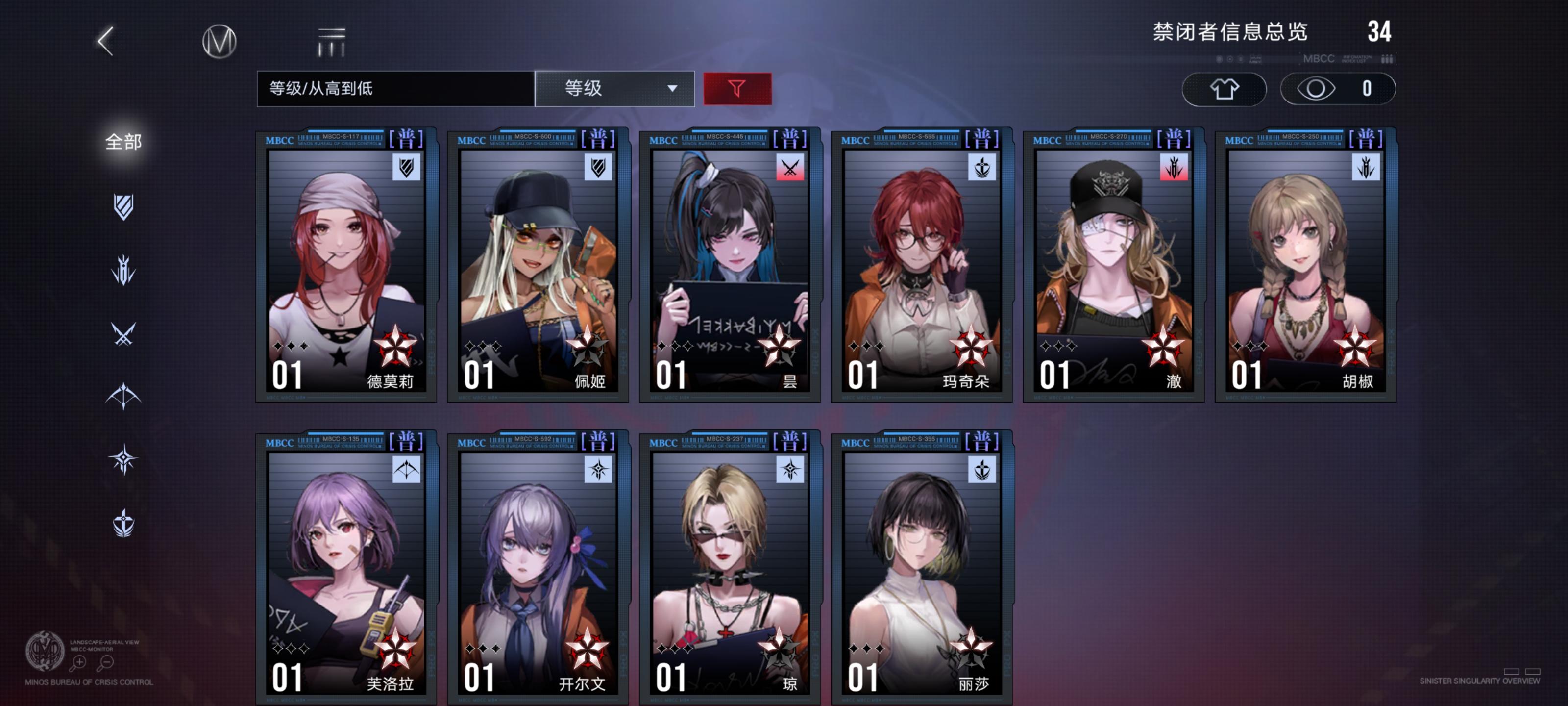
Task: Select the bow class filter icon
Action: (x=123, y=396)
